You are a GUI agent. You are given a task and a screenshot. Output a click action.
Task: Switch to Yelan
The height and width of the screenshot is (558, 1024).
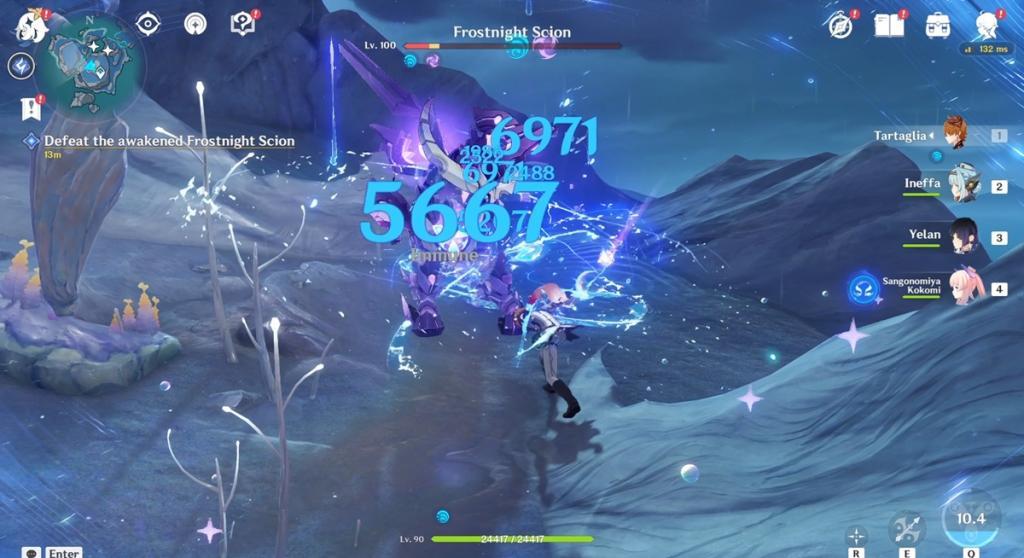pos(962,237)
